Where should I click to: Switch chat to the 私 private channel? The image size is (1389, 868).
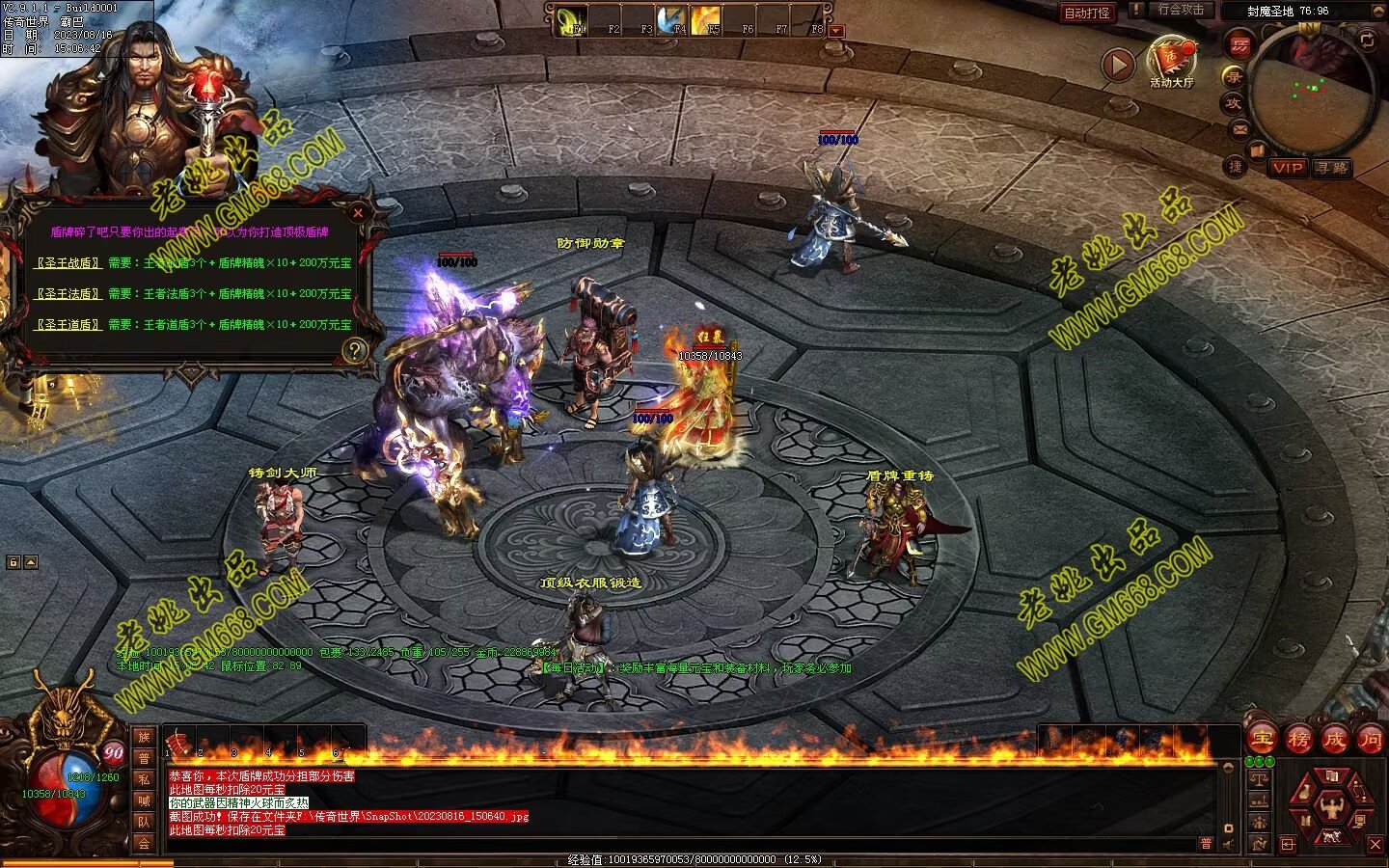click(144, 779)
